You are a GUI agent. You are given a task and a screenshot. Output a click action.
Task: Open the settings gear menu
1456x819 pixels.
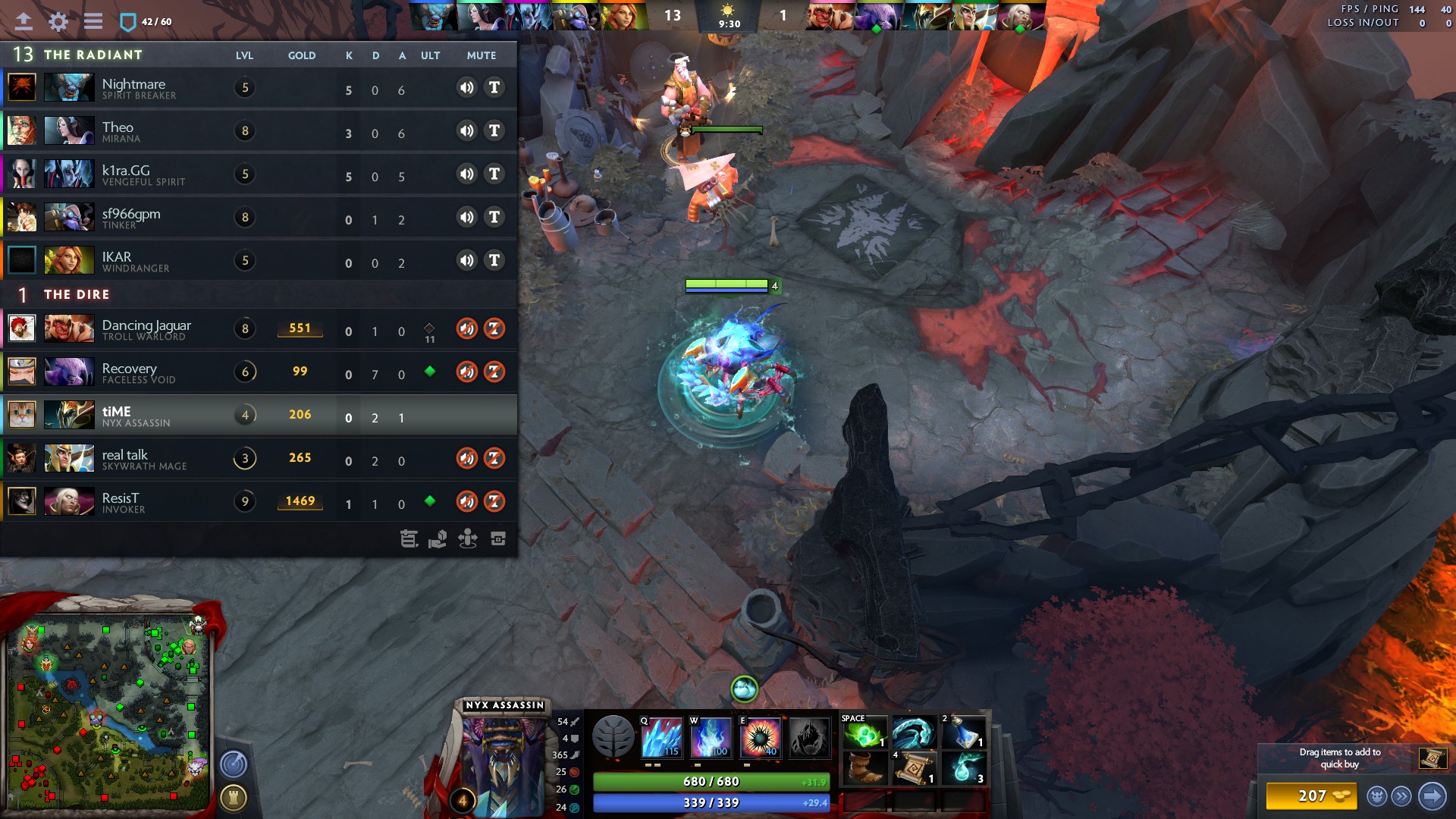[58, 21]
